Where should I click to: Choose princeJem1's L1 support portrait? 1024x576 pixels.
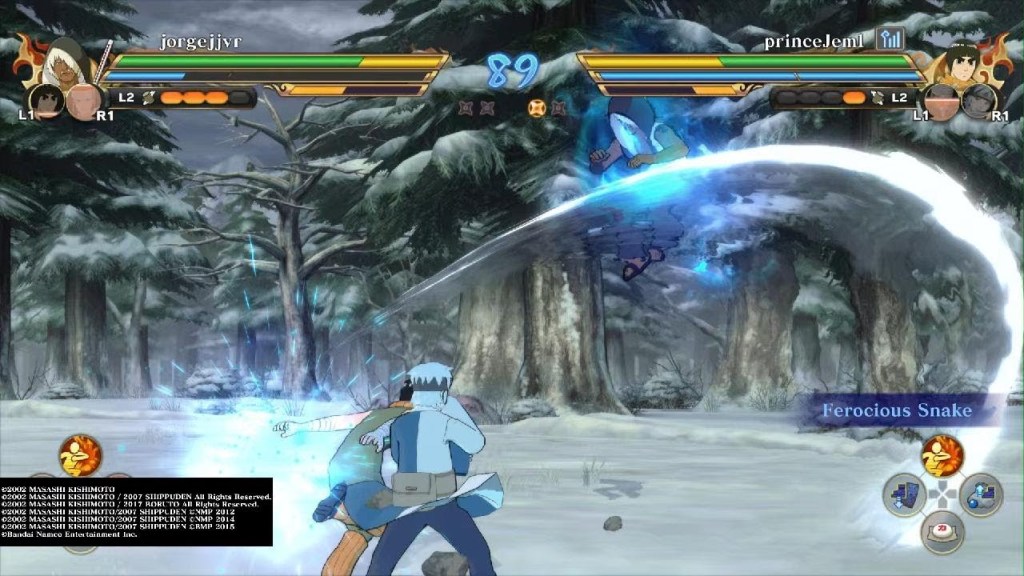click(940, 101)
